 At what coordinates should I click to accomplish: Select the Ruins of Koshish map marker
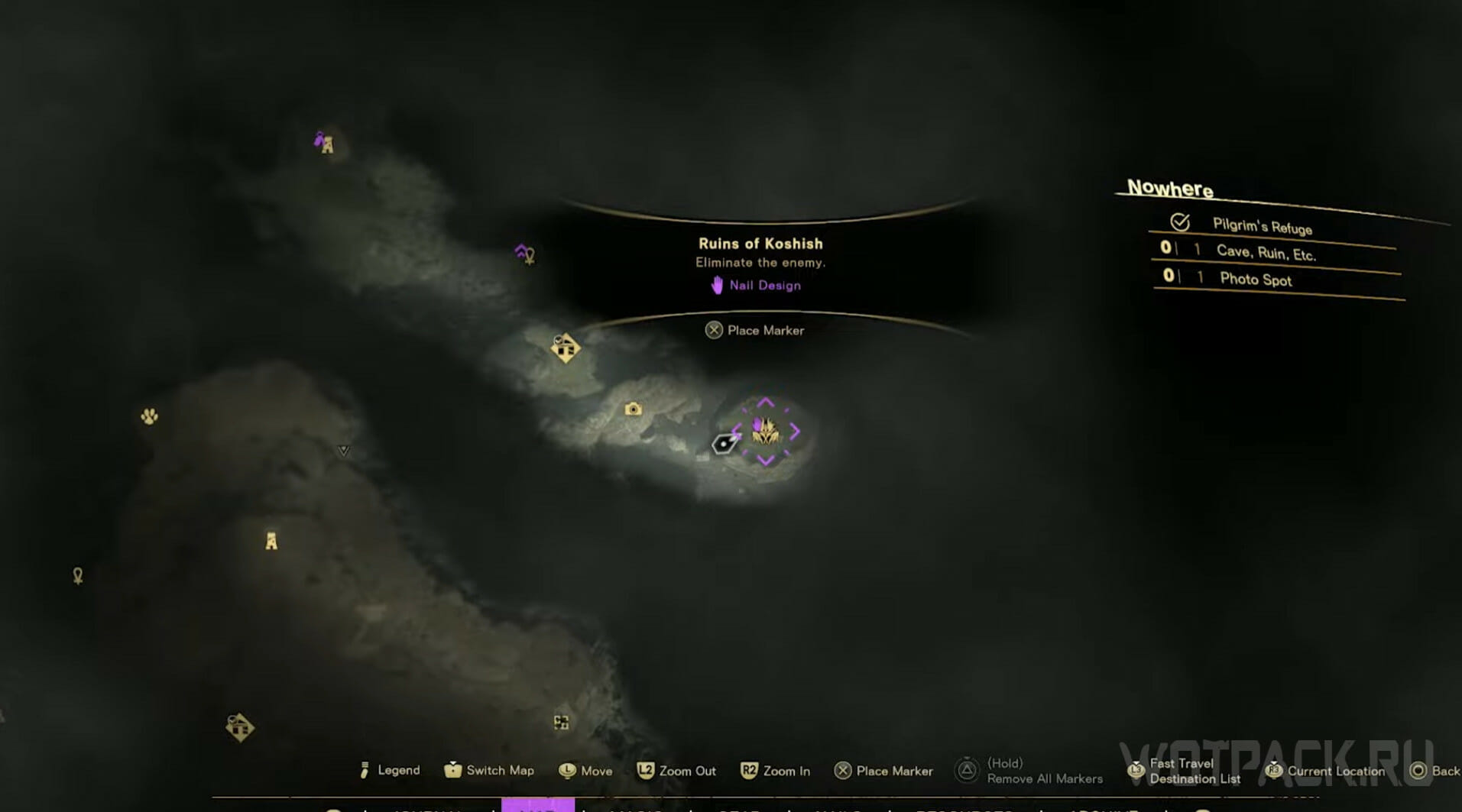[x=765, y=432]
